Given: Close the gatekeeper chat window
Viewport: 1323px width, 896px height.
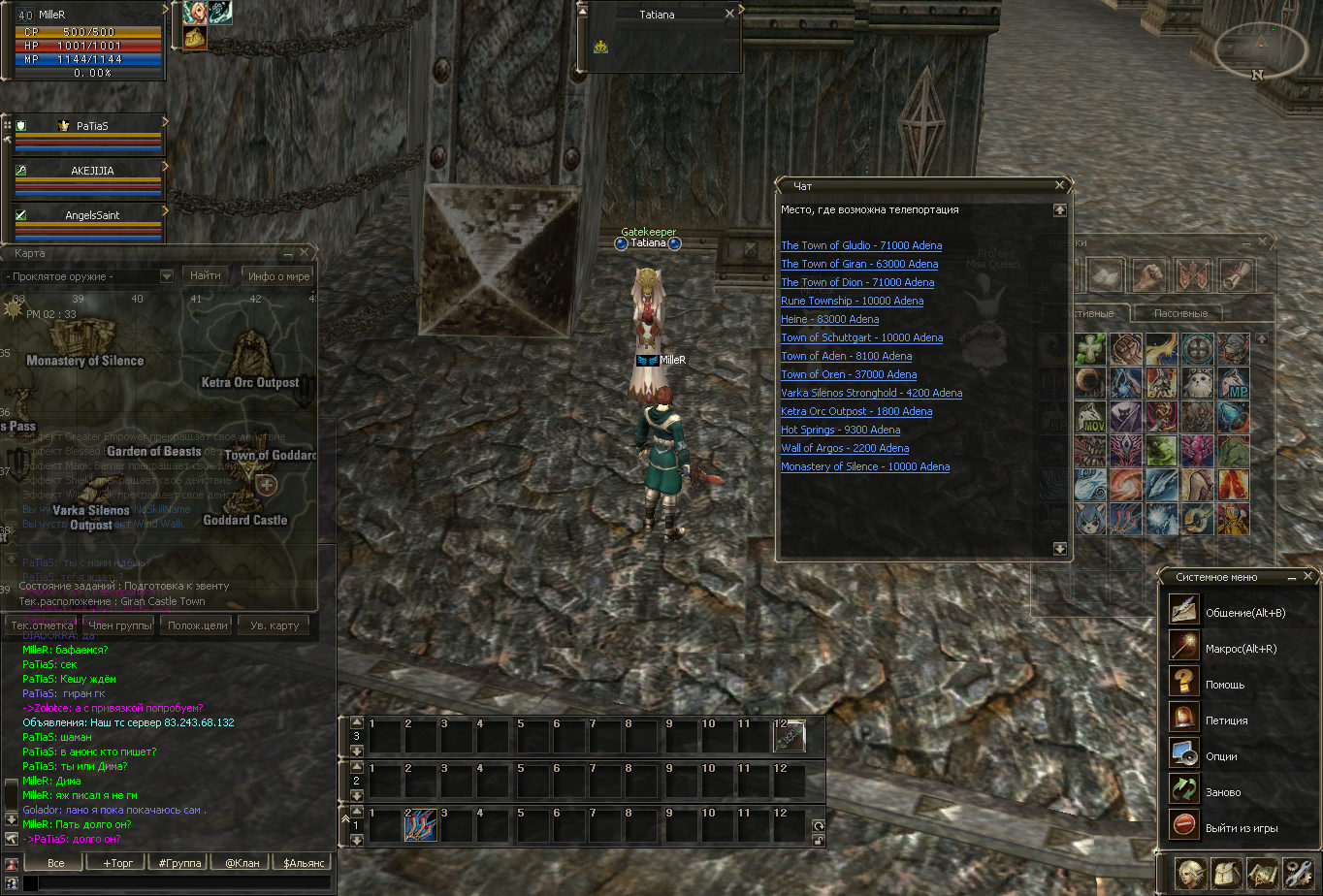Looking at the screenshot, I should coord(1059,185).
